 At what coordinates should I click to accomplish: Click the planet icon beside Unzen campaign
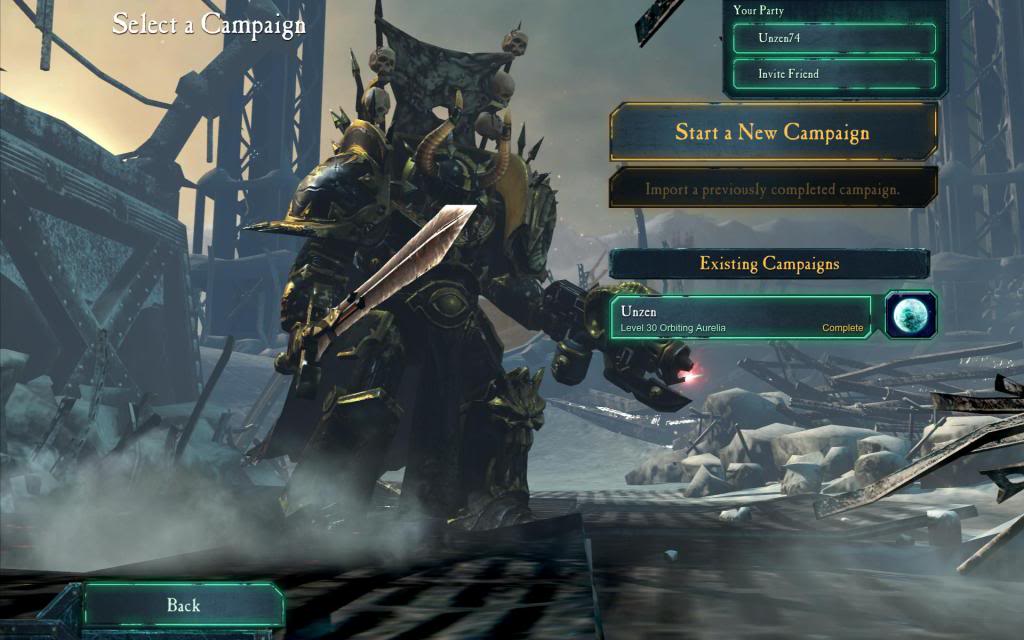(911, 316)
